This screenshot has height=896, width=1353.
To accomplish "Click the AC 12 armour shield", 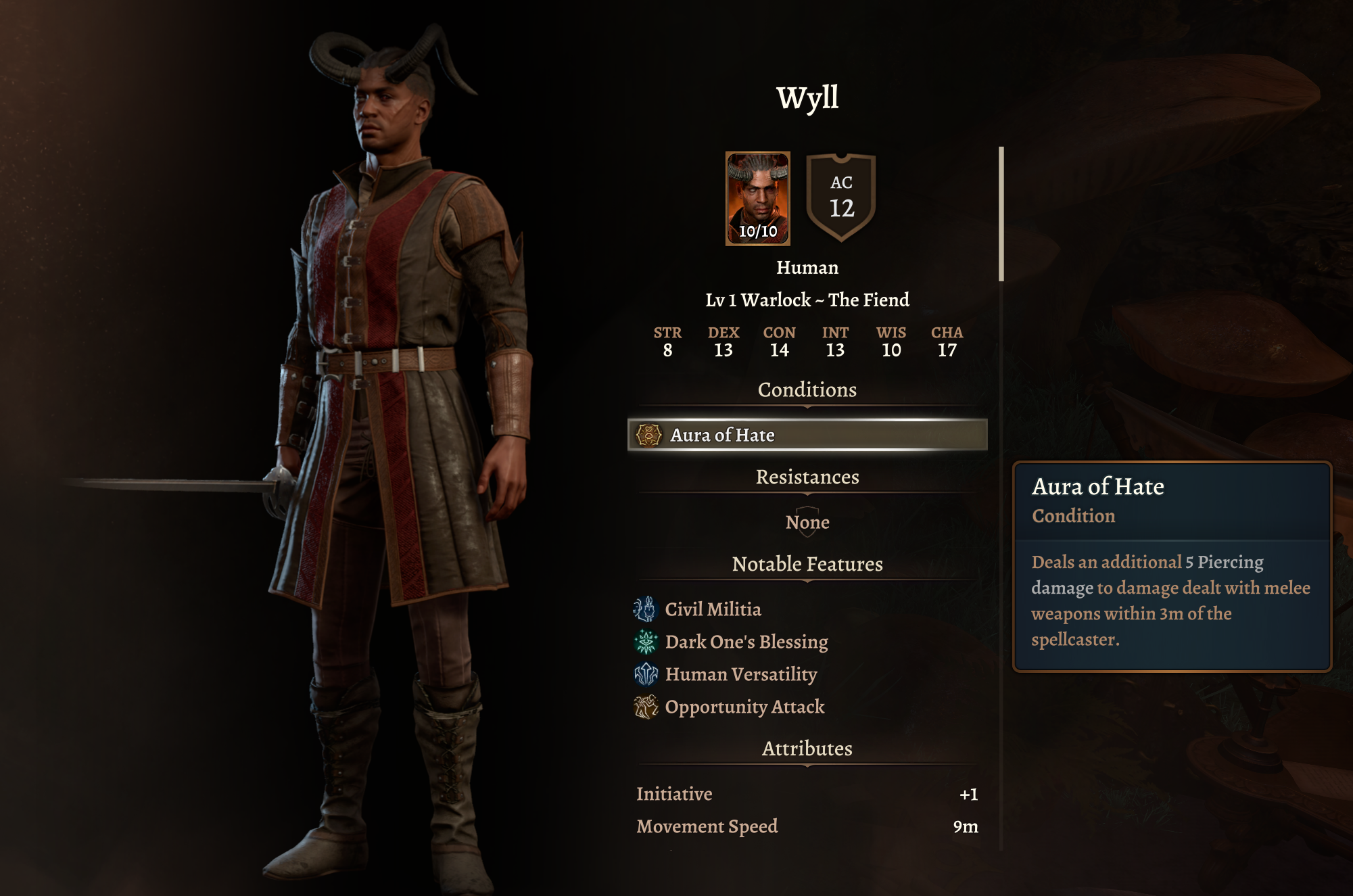I will click(841, 197).
